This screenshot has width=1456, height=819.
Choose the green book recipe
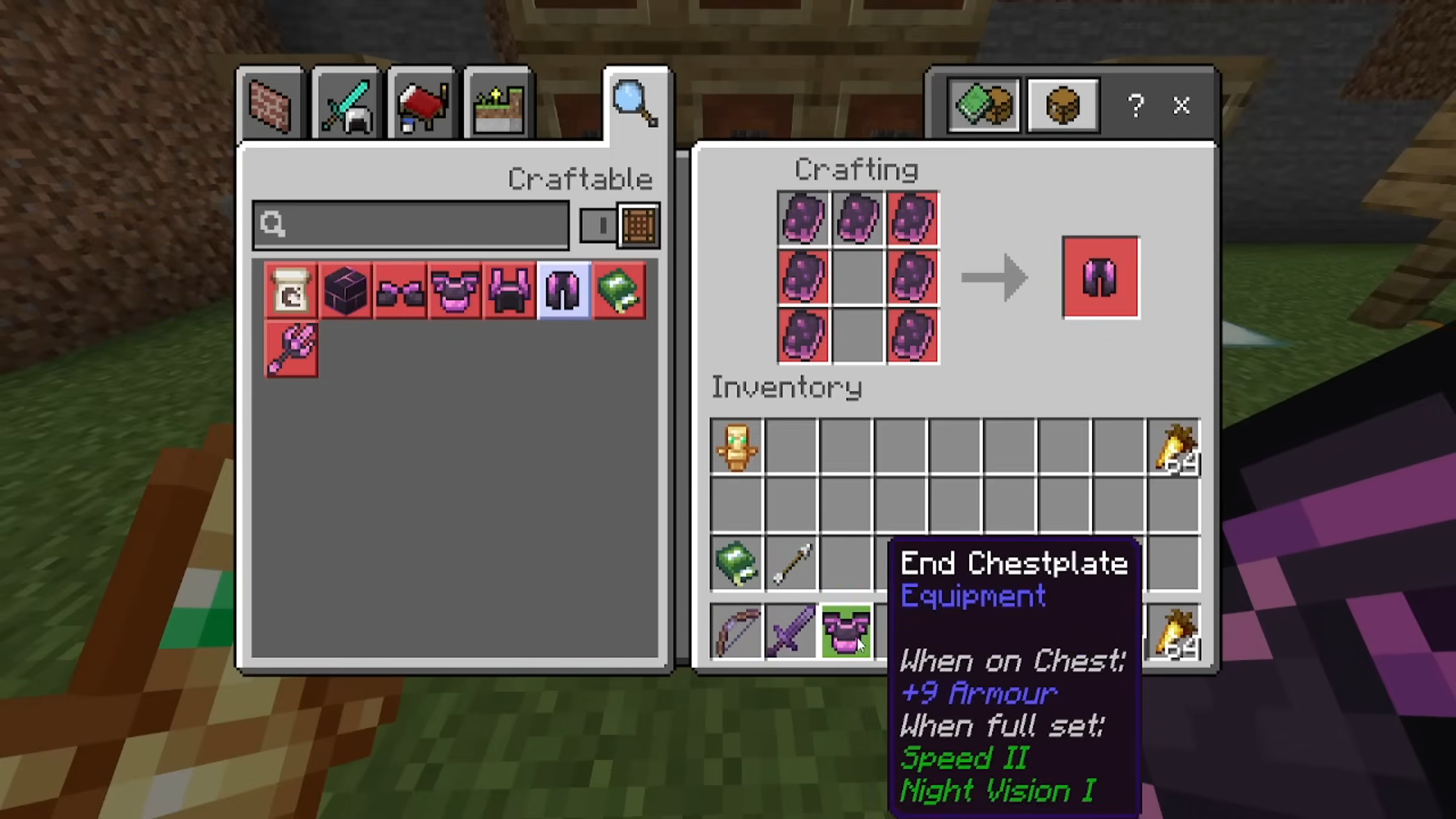point(619,291)
